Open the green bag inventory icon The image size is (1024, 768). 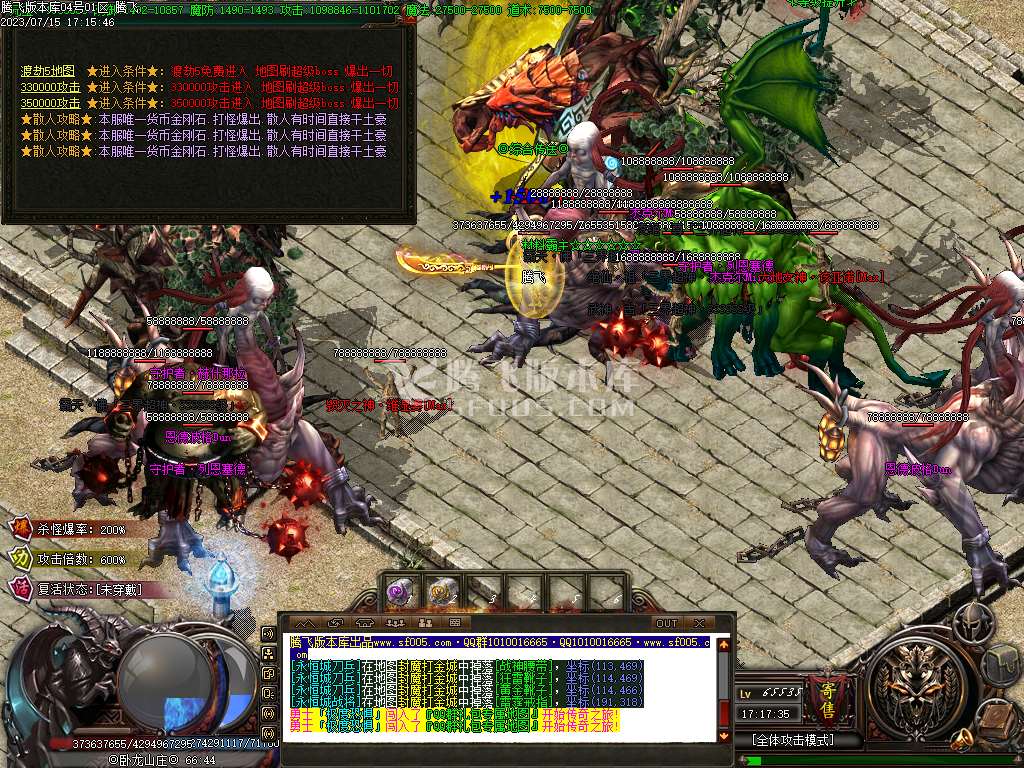tap(1002, 663)
